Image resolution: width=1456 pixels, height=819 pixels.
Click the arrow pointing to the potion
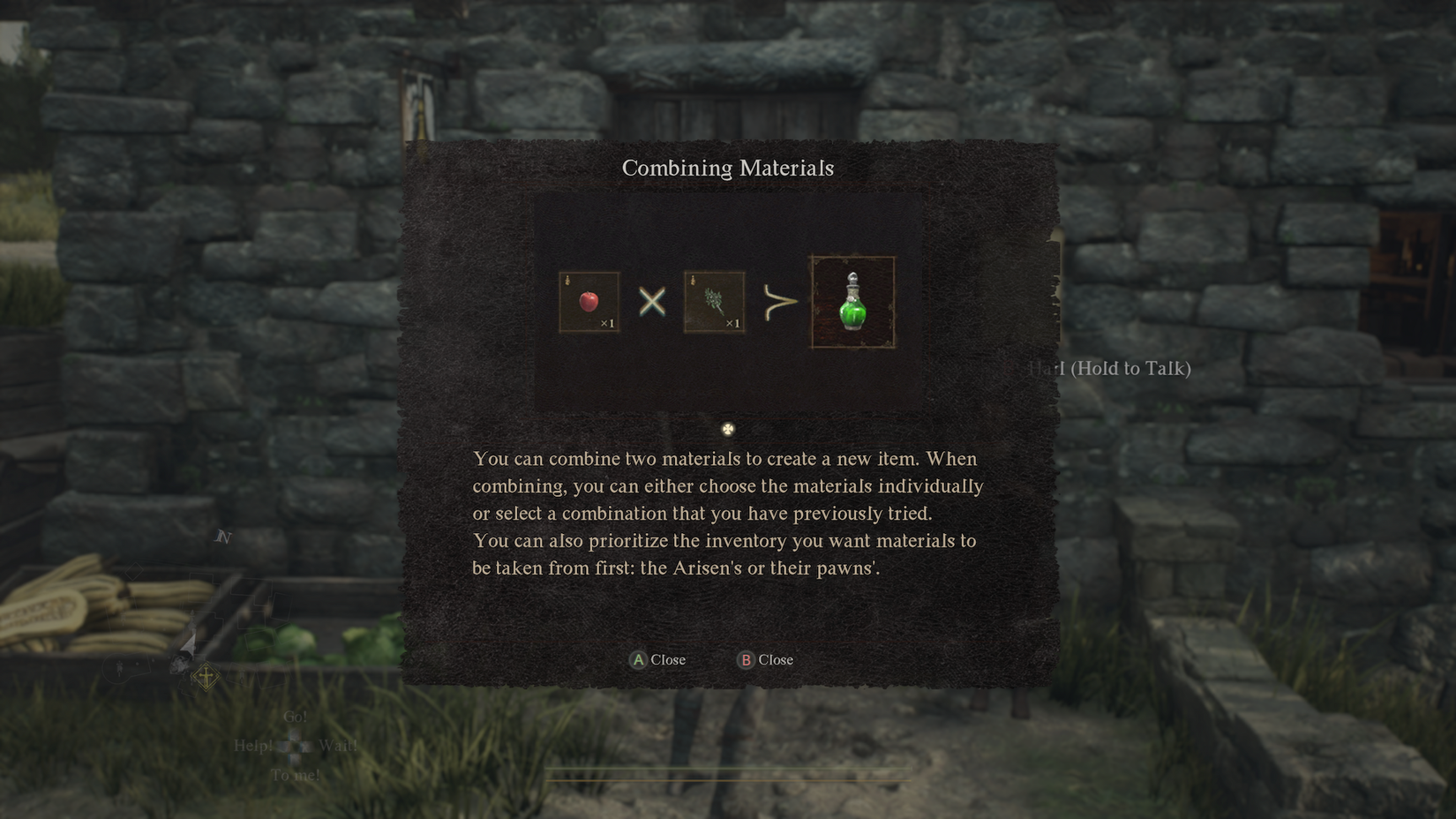tap(780, 301)
